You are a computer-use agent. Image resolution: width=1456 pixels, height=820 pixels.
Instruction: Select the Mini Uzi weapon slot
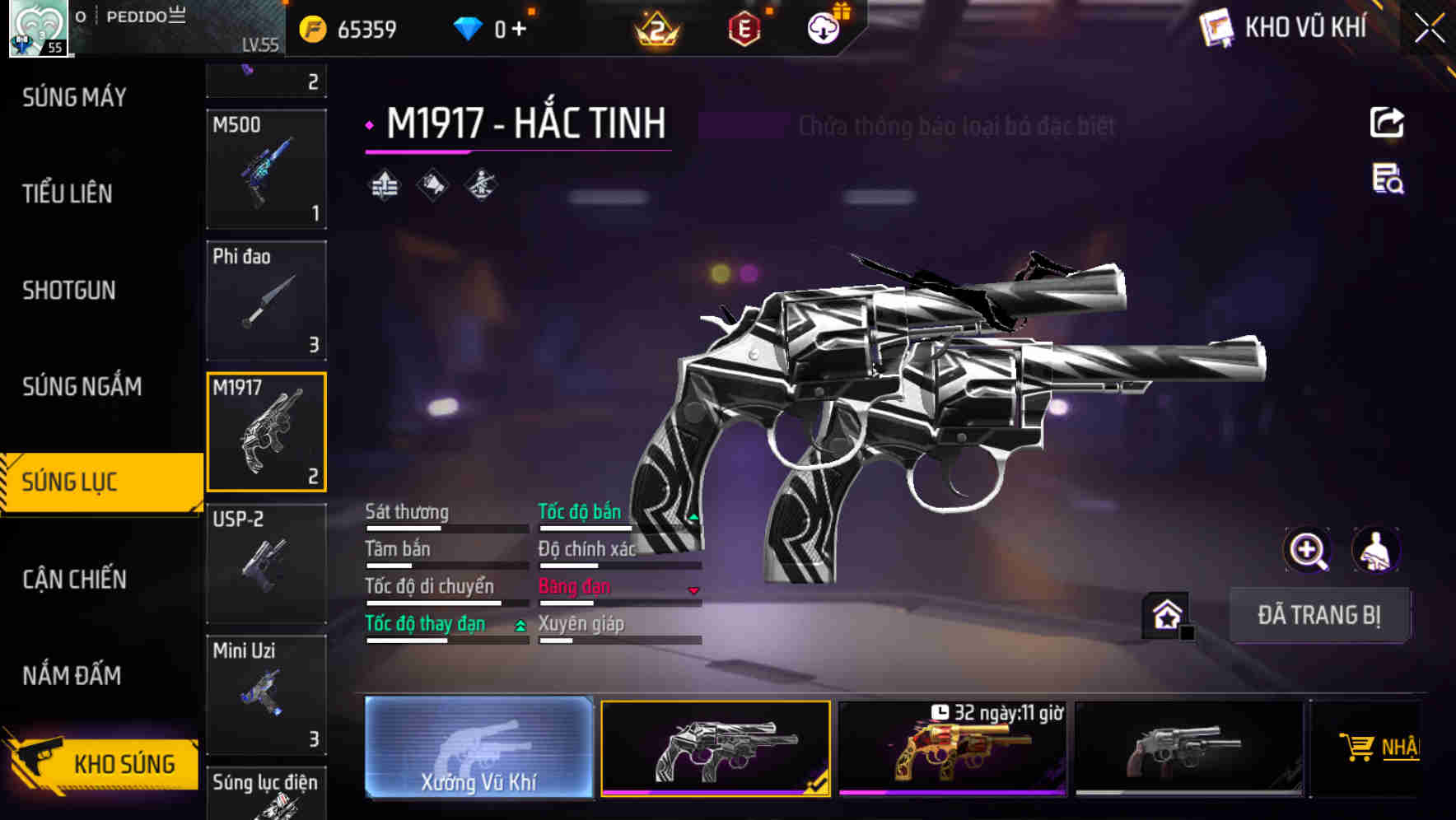point(266,695)
